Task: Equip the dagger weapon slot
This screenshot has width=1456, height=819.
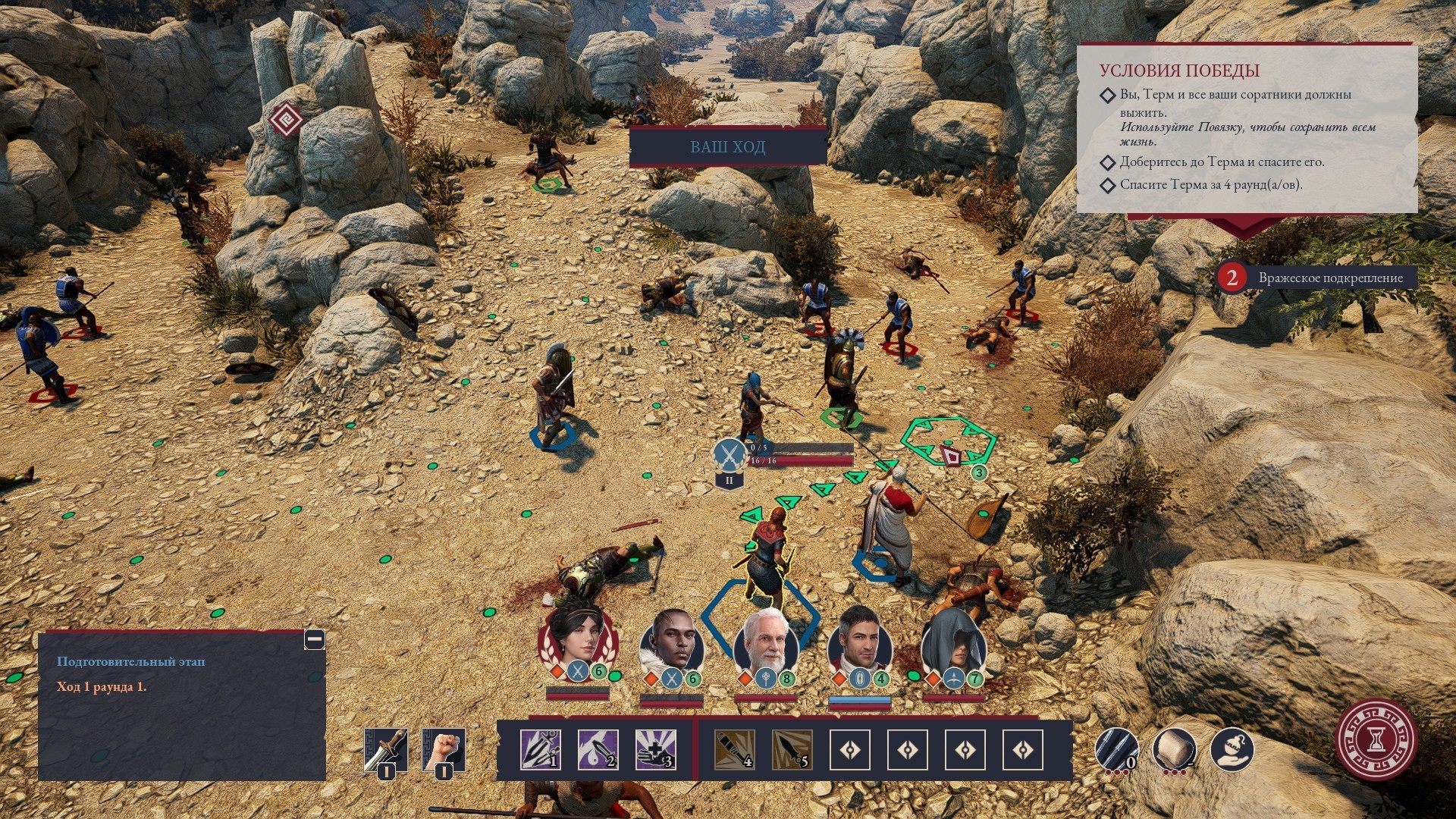Action: [x=386, y=750]
